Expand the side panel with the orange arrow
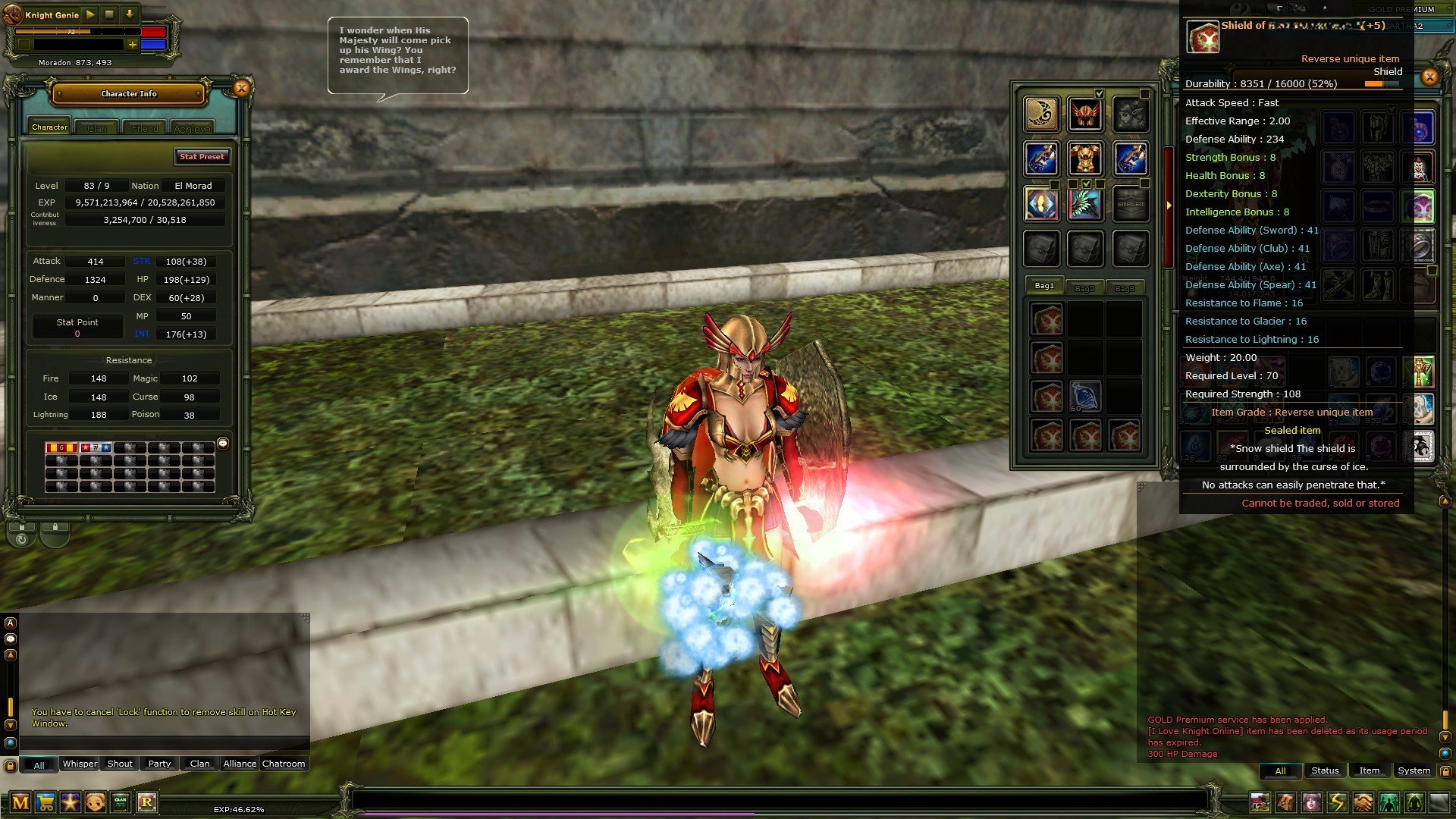This screenshot has height=819, width=1456. click(1170, 205)
